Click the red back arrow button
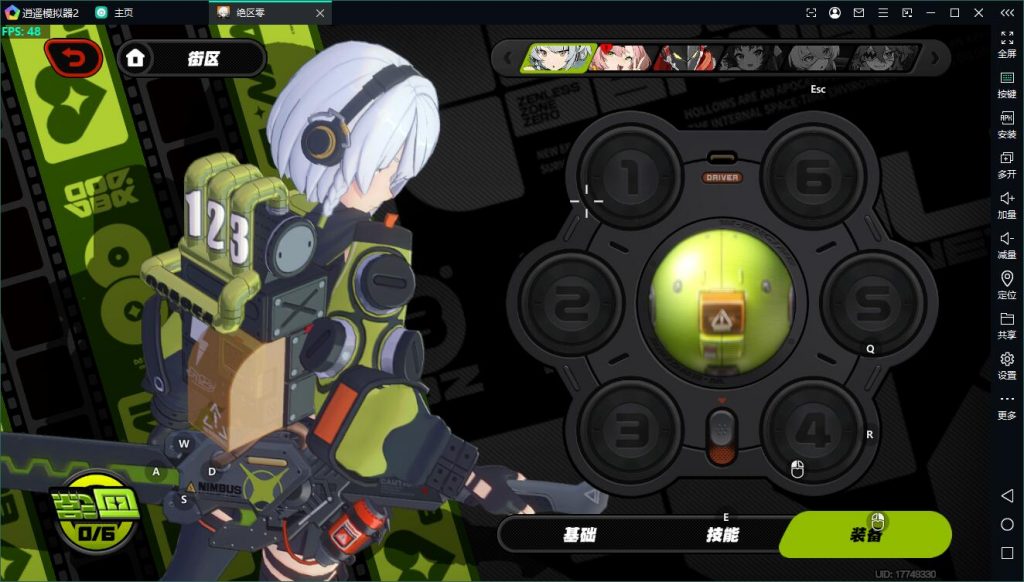The image size is (1024, 582). click(x=73, y=58)
